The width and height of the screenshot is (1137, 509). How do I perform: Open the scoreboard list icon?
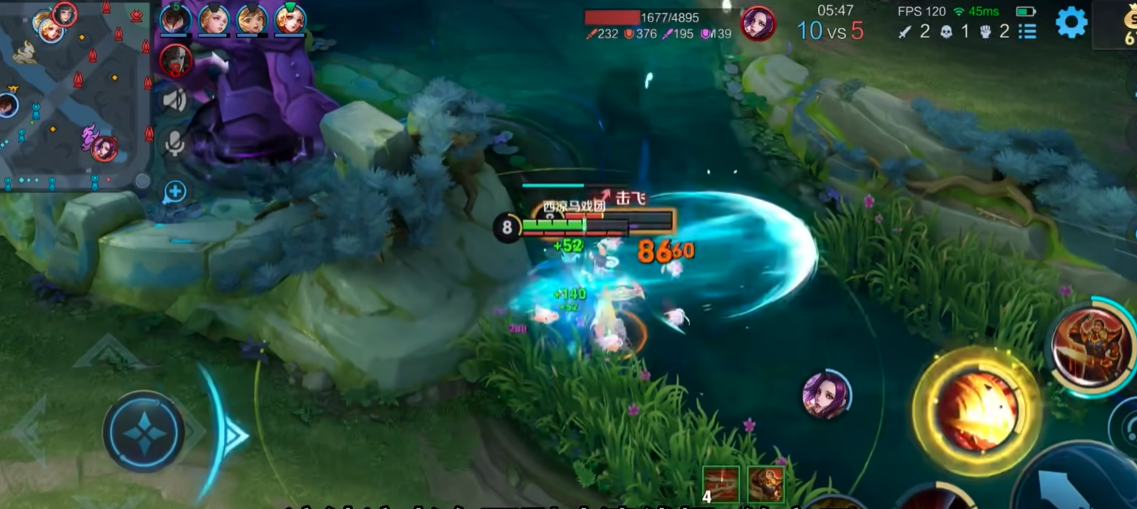[x=1027, y=32]
